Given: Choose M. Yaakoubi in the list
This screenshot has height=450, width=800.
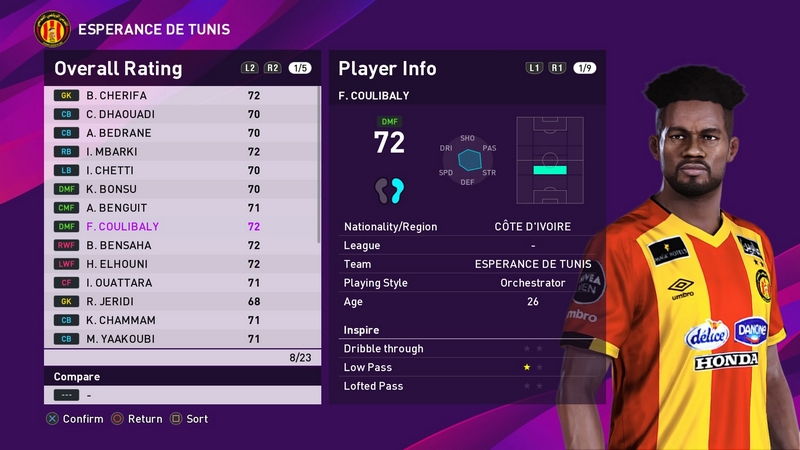Looking at the screenshot, I should 180,339.
